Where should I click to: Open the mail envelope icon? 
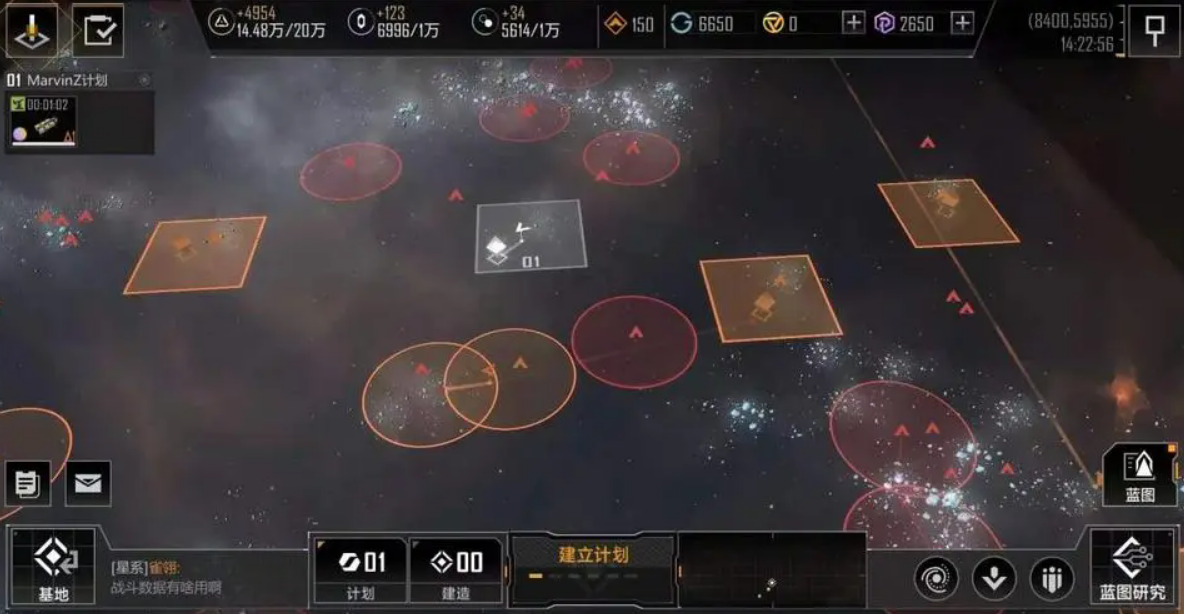click(88, 484)
